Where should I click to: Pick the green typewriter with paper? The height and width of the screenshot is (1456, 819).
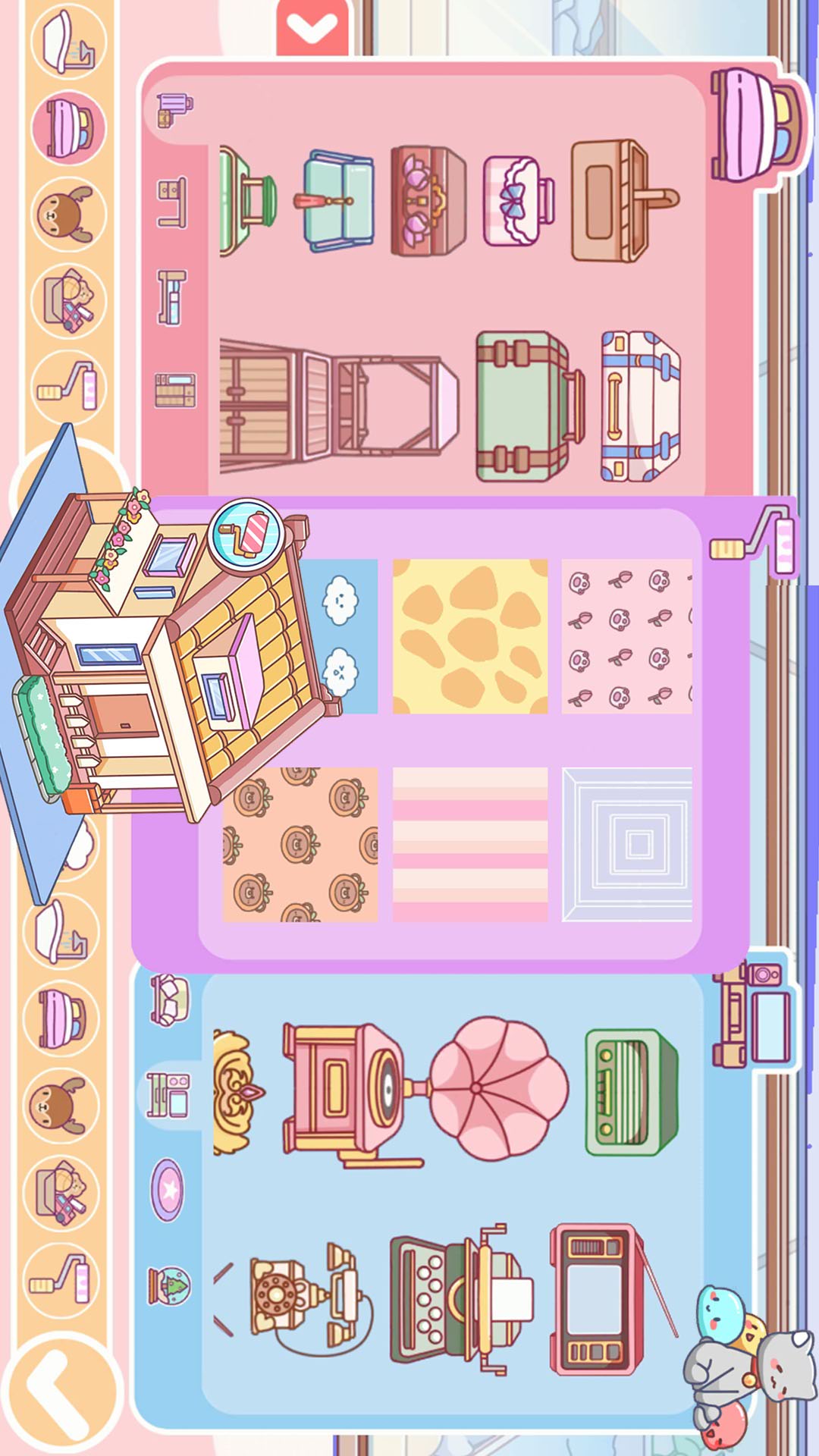[460, 1298]
